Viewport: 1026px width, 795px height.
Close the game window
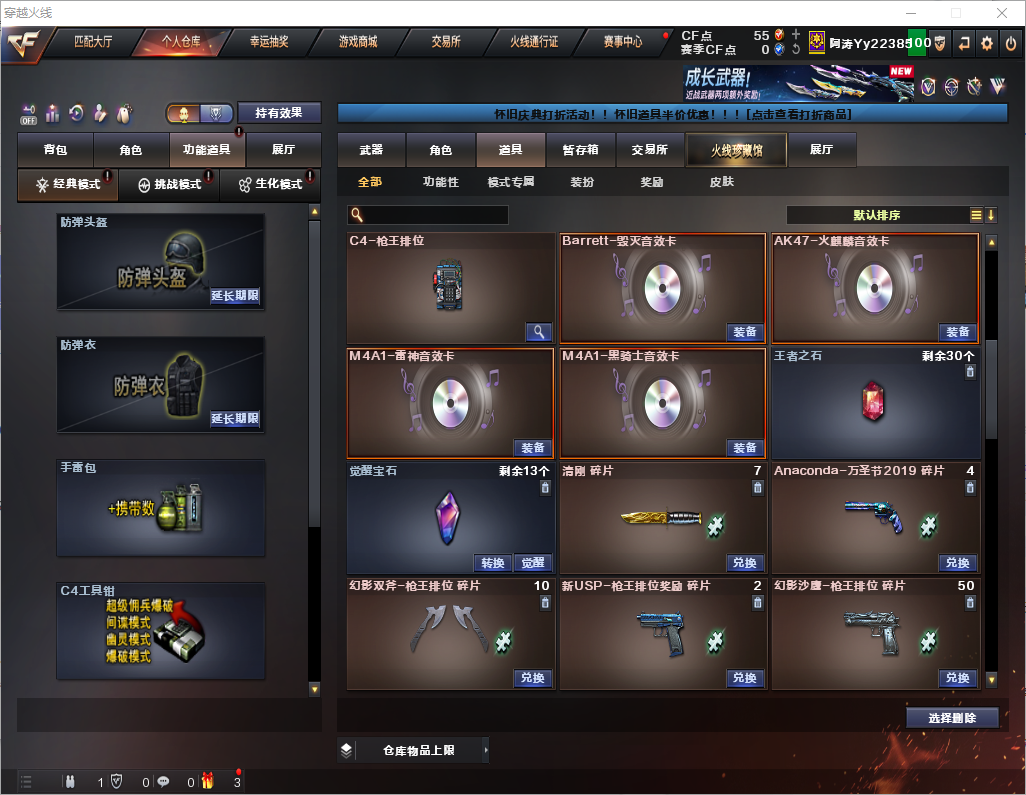1001,13
